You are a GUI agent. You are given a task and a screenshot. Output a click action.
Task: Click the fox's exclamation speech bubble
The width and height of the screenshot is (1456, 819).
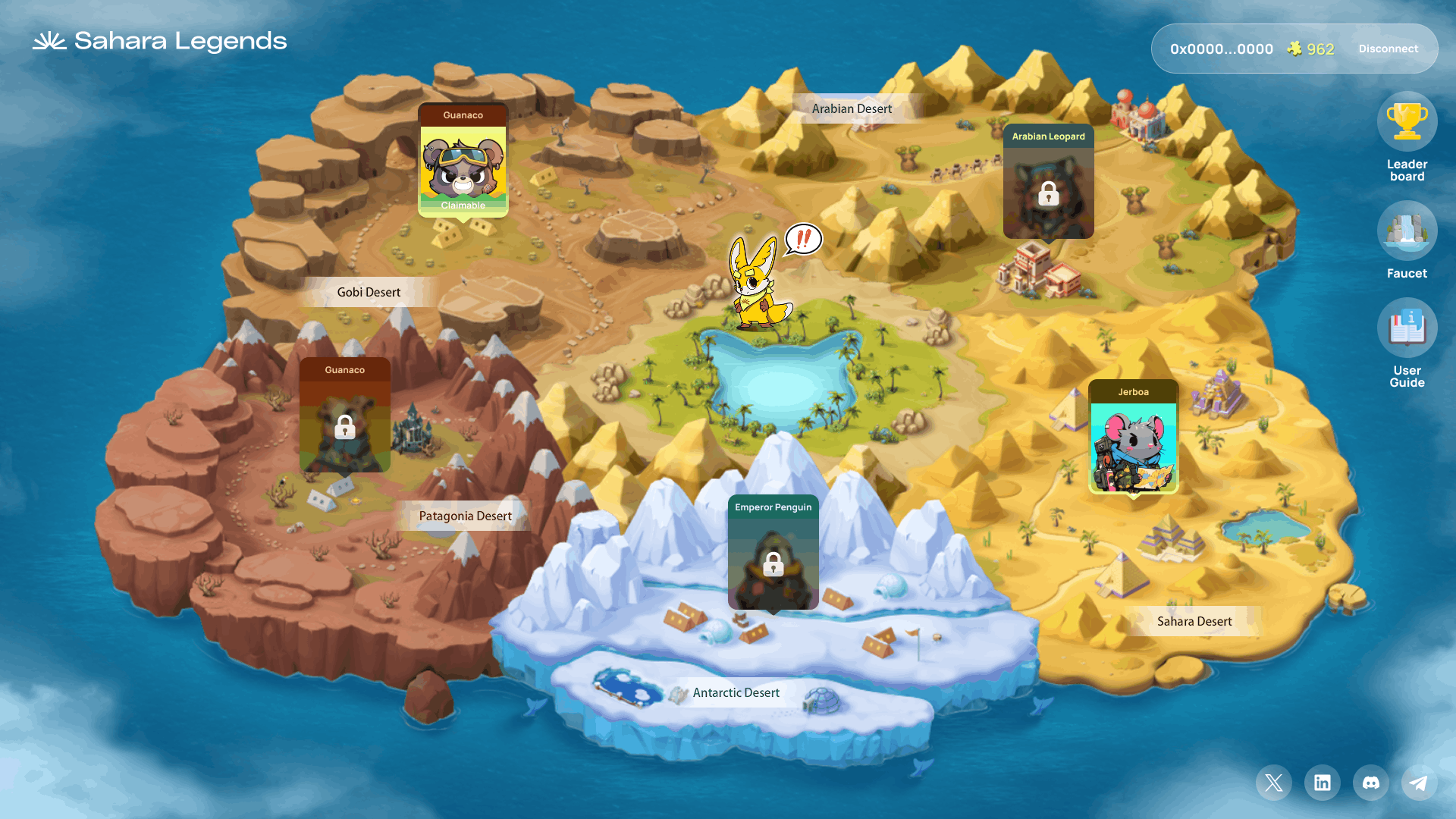point(803,239)
